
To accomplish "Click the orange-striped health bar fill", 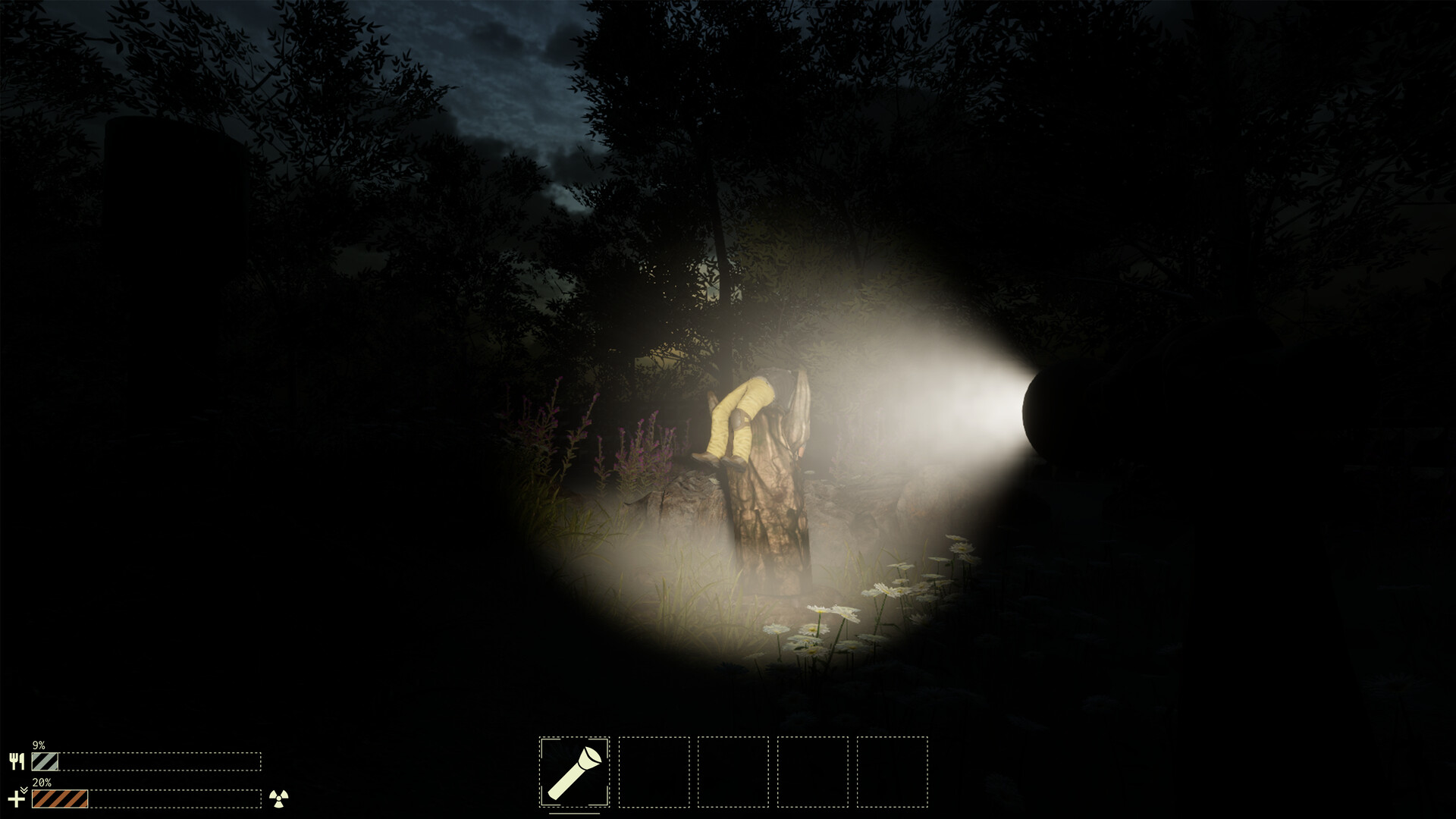I will coord(58,799).
